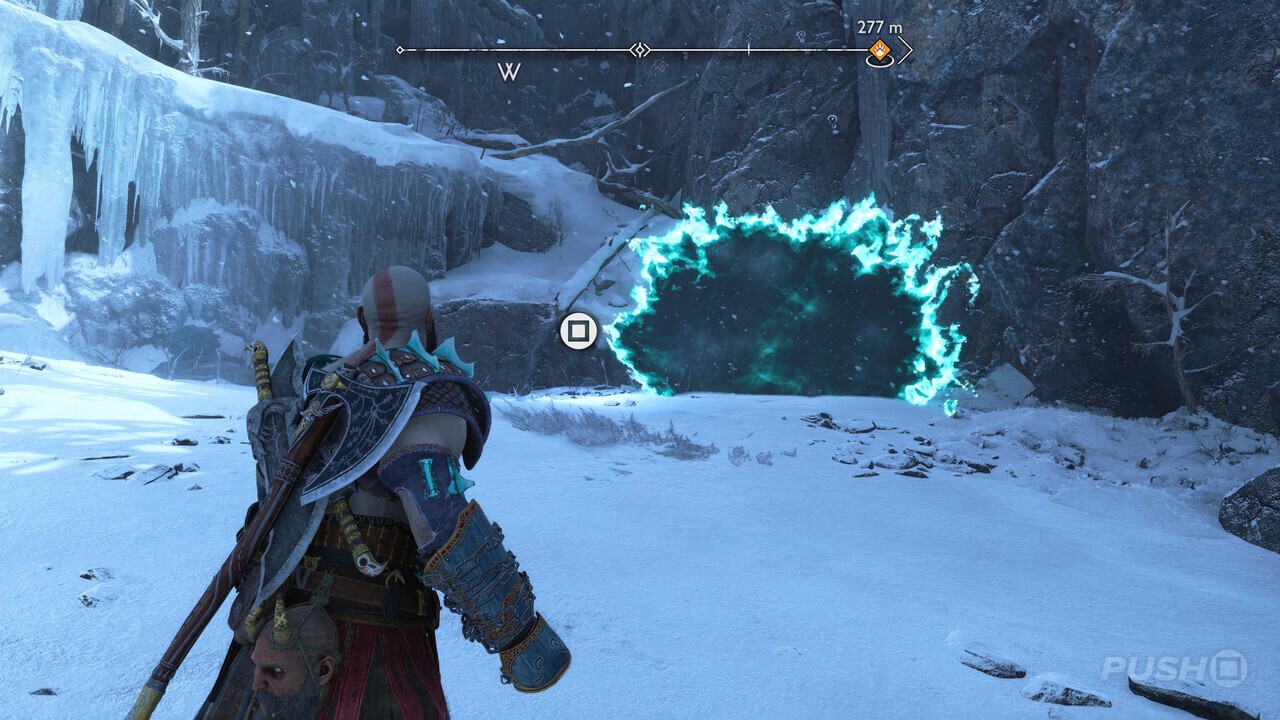The image size is (1280, 720).
Task: Select the W cardinal direction on the compass
Action: pyautogui.click(x=509, y=70)
